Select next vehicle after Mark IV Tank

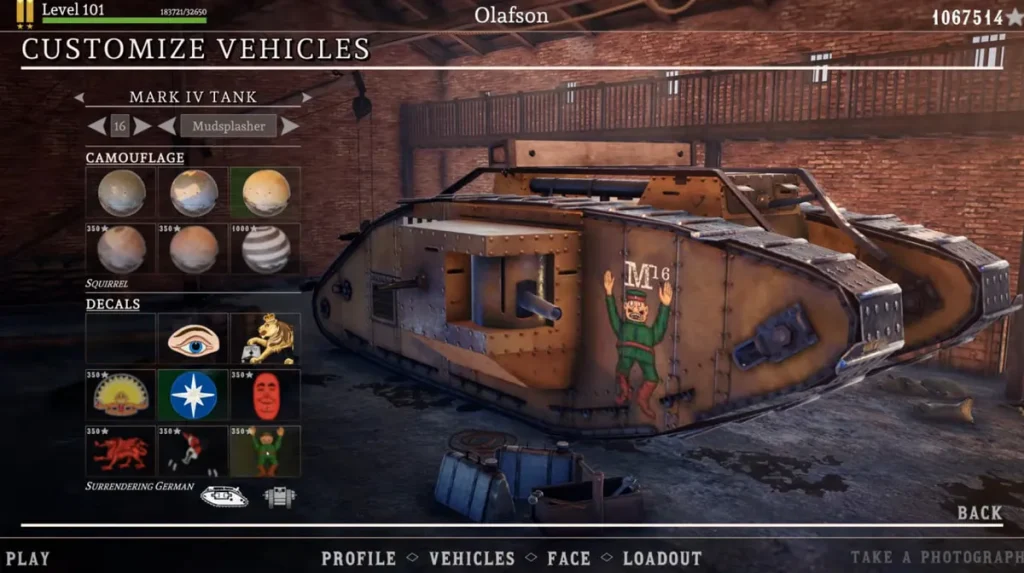click(x=306, y=98)
